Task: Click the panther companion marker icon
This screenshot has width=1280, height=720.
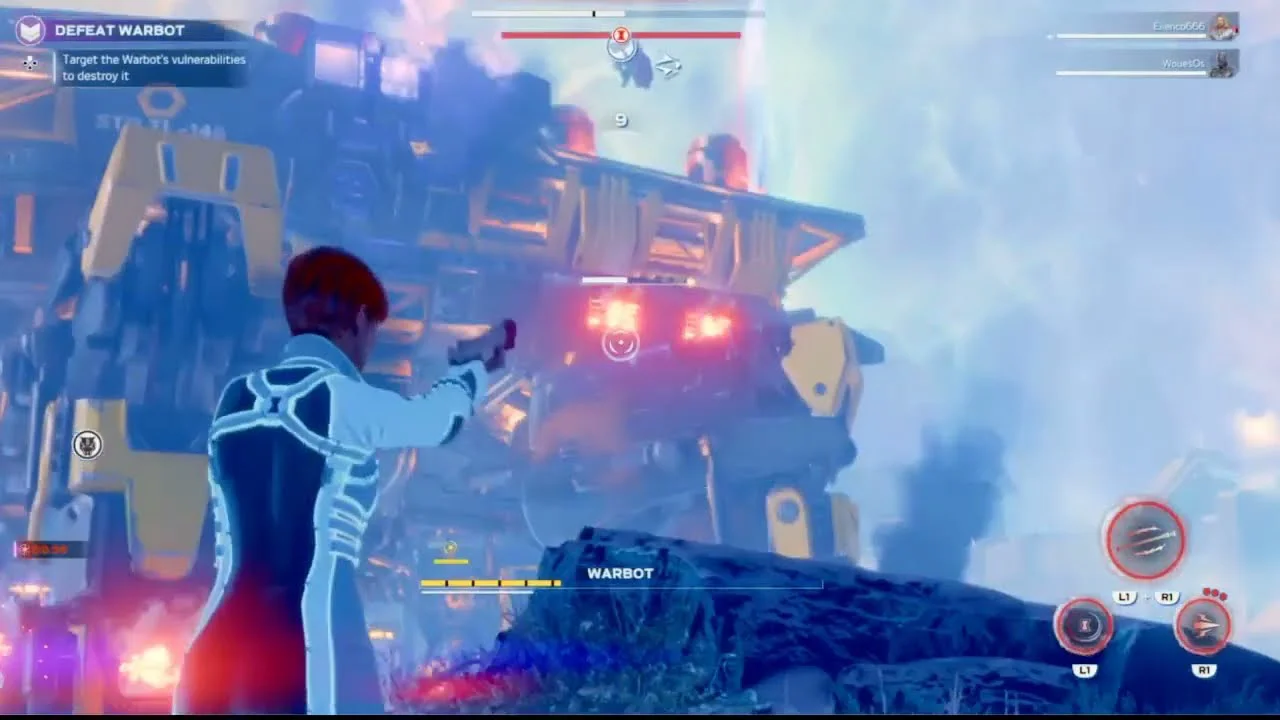Action: (88, 444)
